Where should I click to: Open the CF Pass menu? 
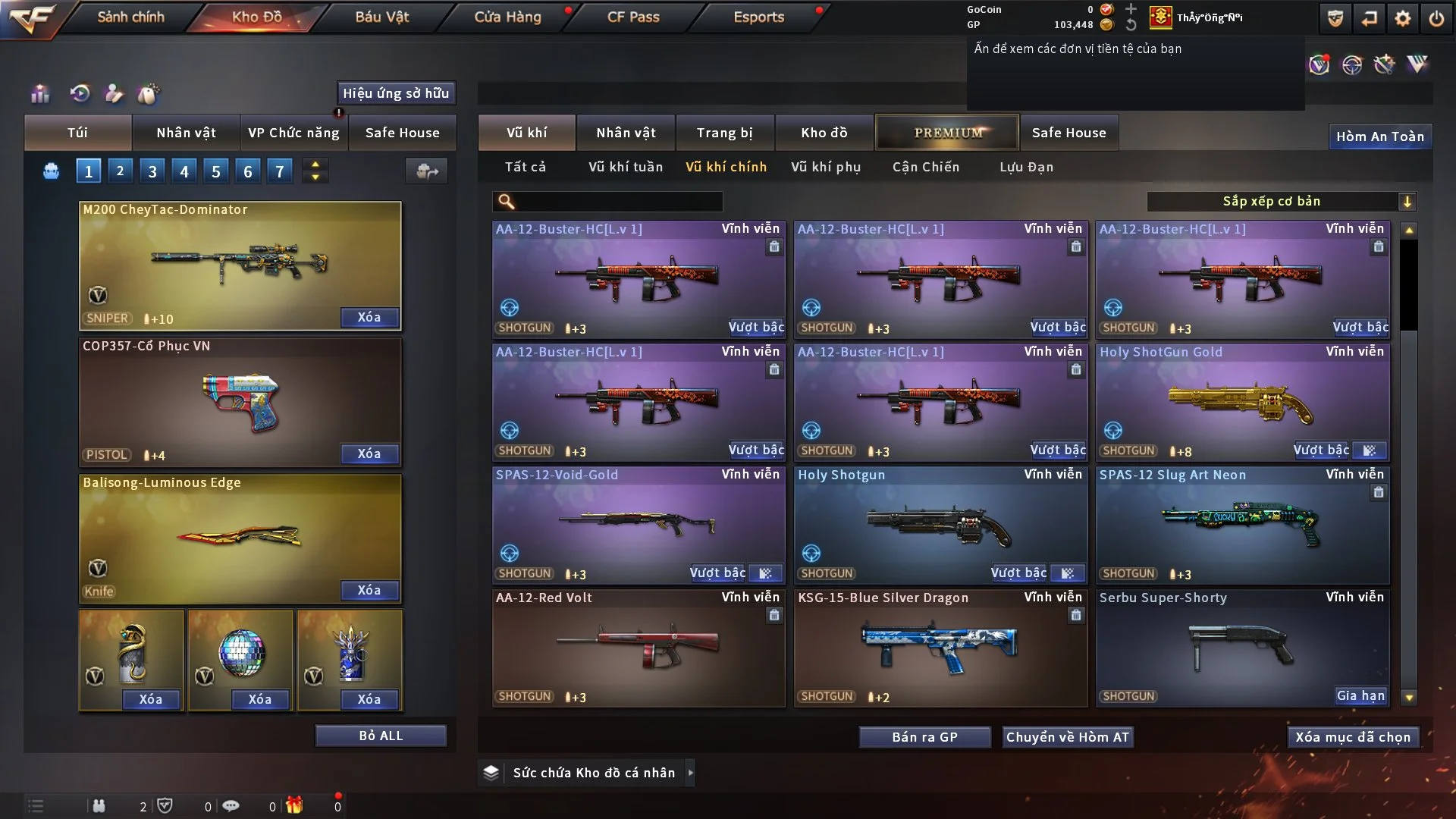click(633, 17)
